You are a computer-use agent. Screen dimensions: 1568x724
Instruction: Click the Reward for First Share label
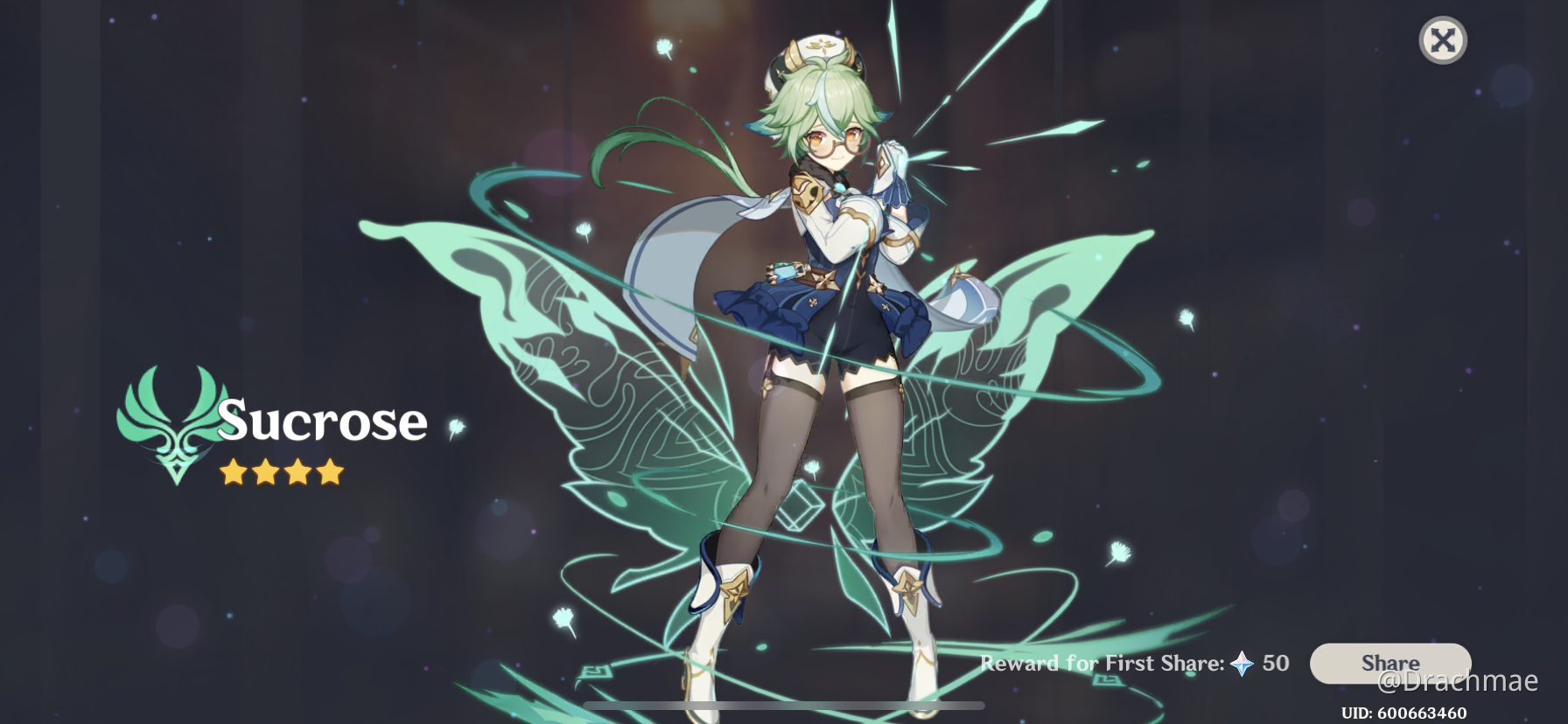1102,664
